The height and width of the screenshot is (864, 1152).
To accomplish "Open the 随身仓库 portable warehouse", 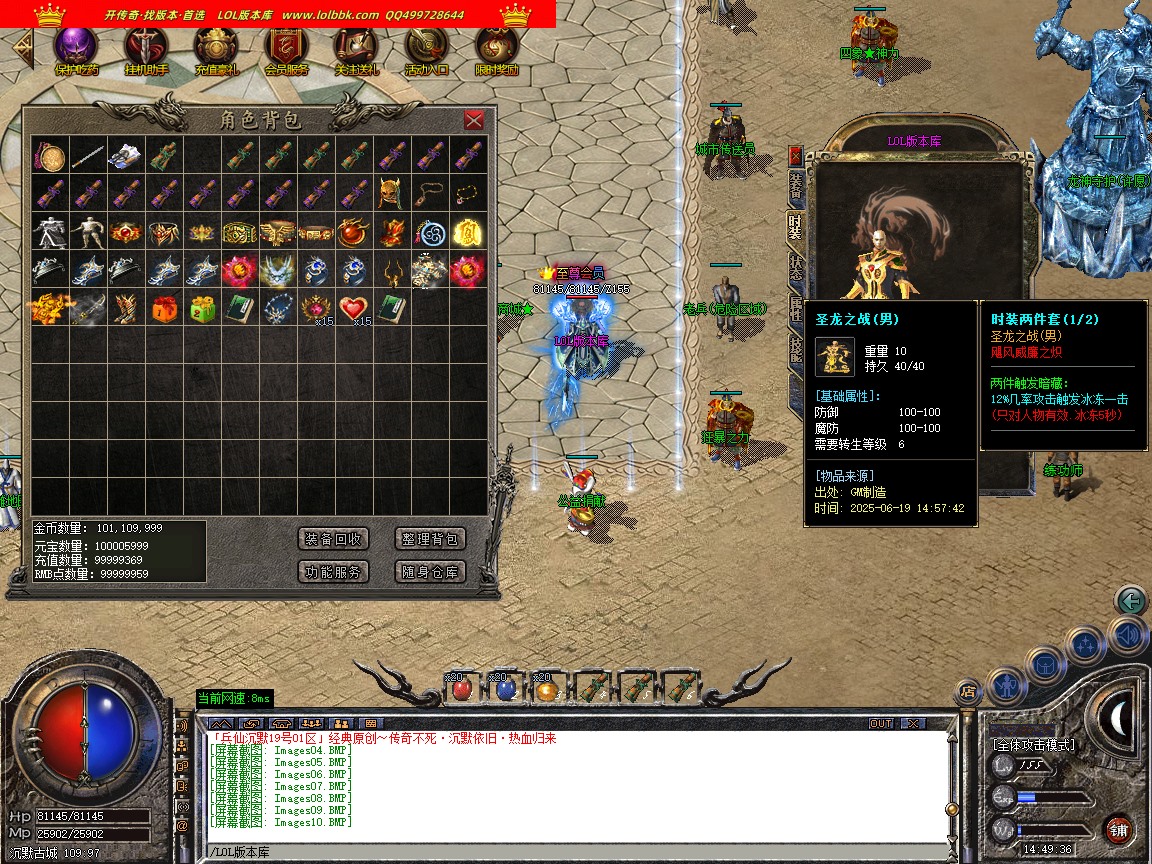I will (430, 572).
